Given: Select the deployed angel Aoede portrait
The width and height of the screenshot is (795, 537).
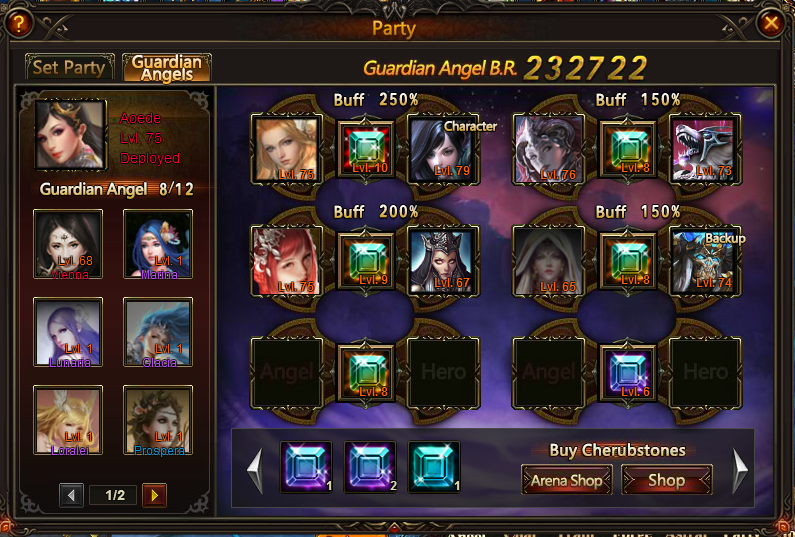Looking at the screenshot, I should [x=70, y=135].
